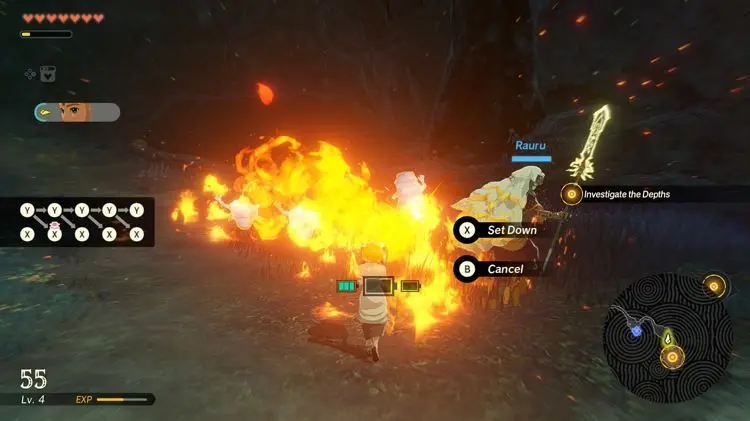Image resolution: width=750 pixels, height=421 pixels.
Task: Click the heart container item shortcut icon
Action: pos(47,73)
